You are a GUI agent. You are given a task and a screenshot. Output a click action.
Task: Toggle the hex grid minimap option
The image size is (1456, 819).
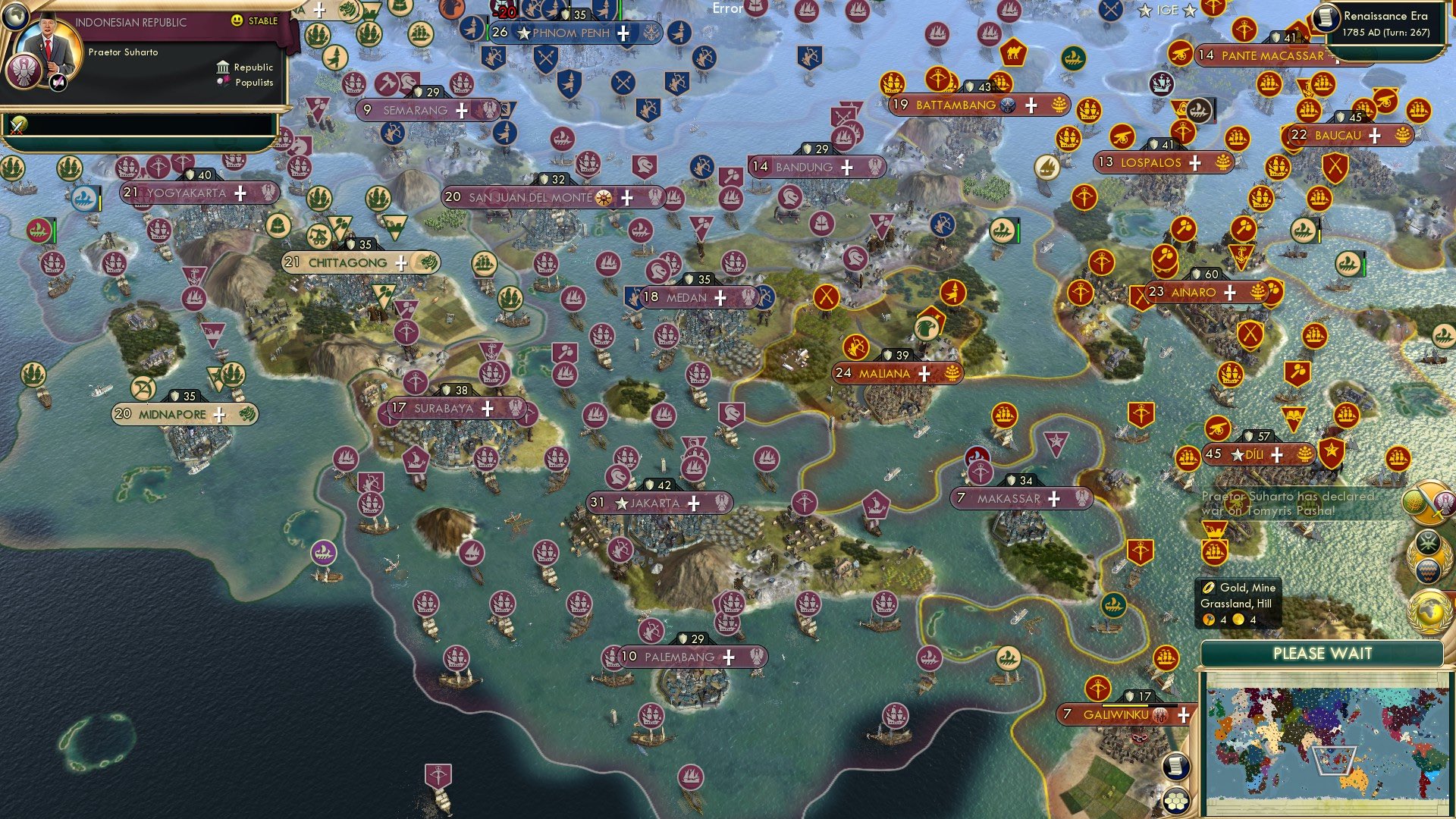pos(1175,801)
